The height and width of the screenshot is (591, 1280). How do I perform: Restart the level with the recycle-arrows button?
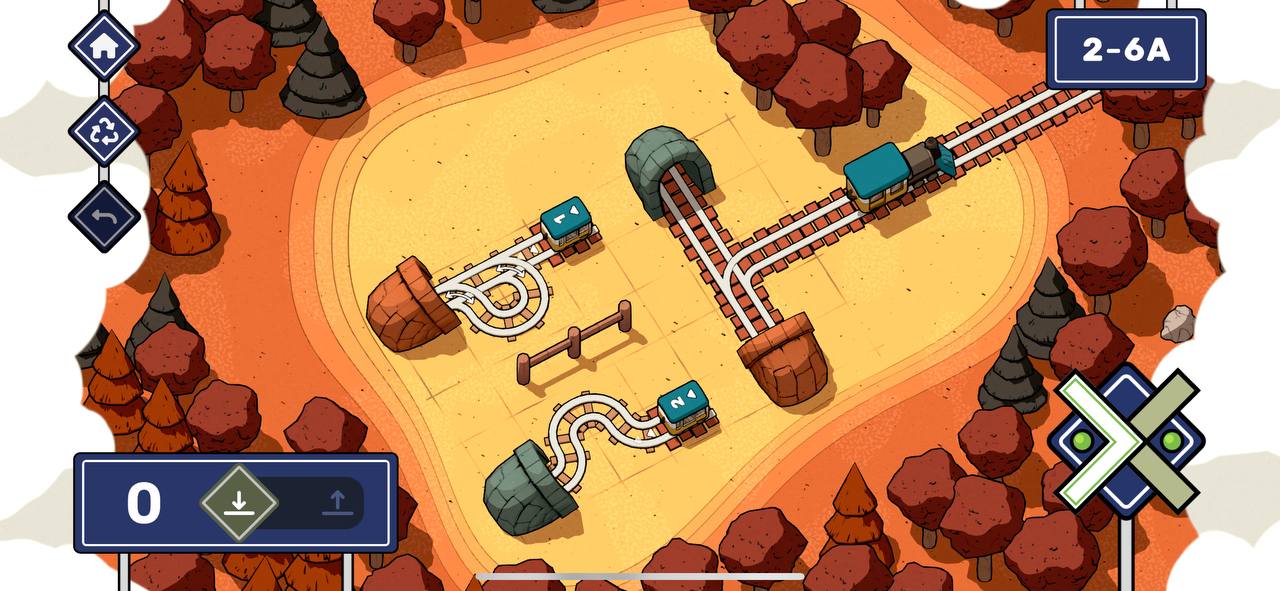pyautogui.click(x=104, y=132)
